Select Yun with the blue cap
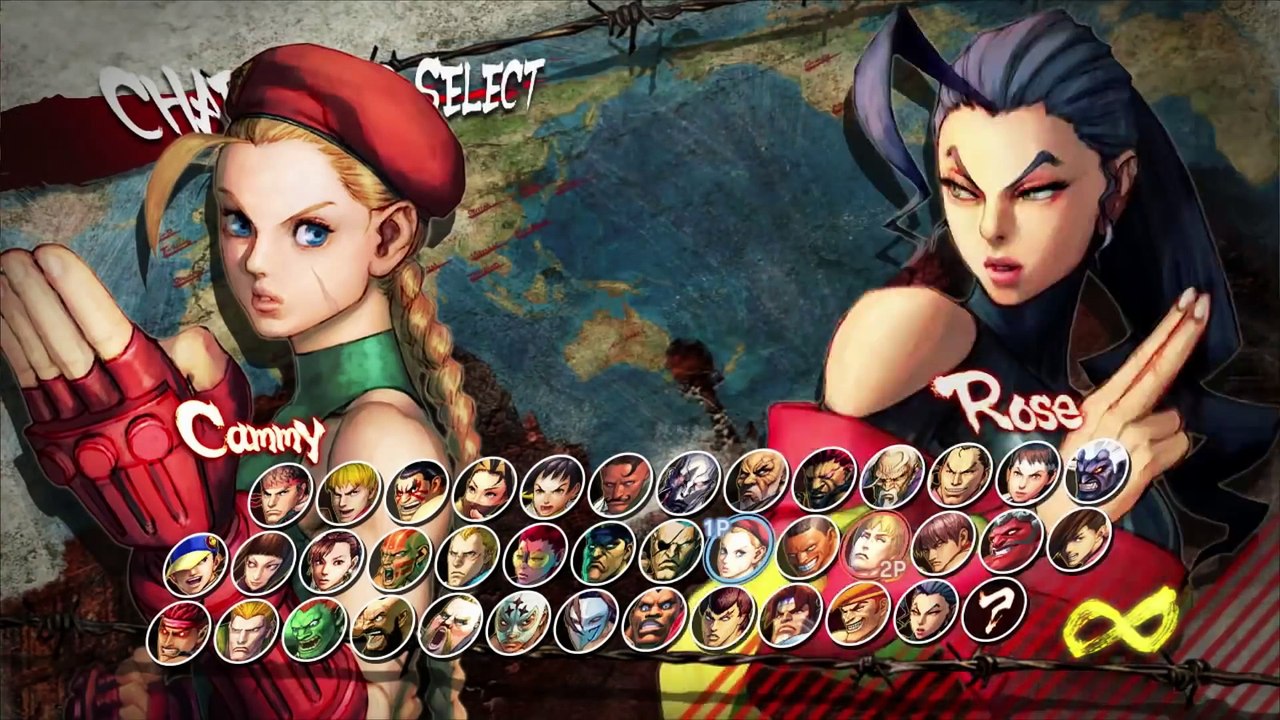 coord(195,565)
